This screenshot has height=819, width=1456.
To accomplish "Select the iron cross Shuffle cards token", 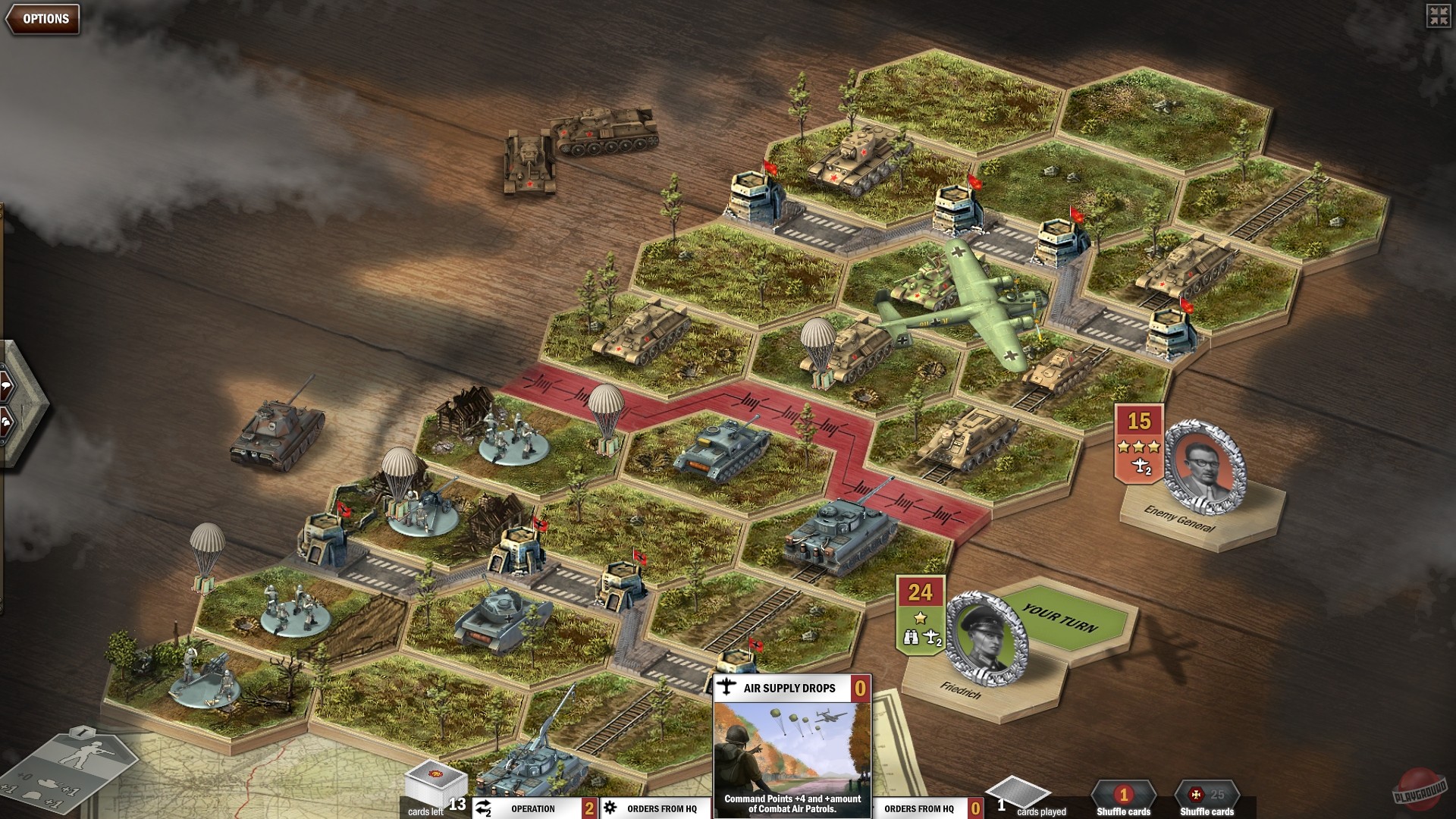I will point(1196,795).
